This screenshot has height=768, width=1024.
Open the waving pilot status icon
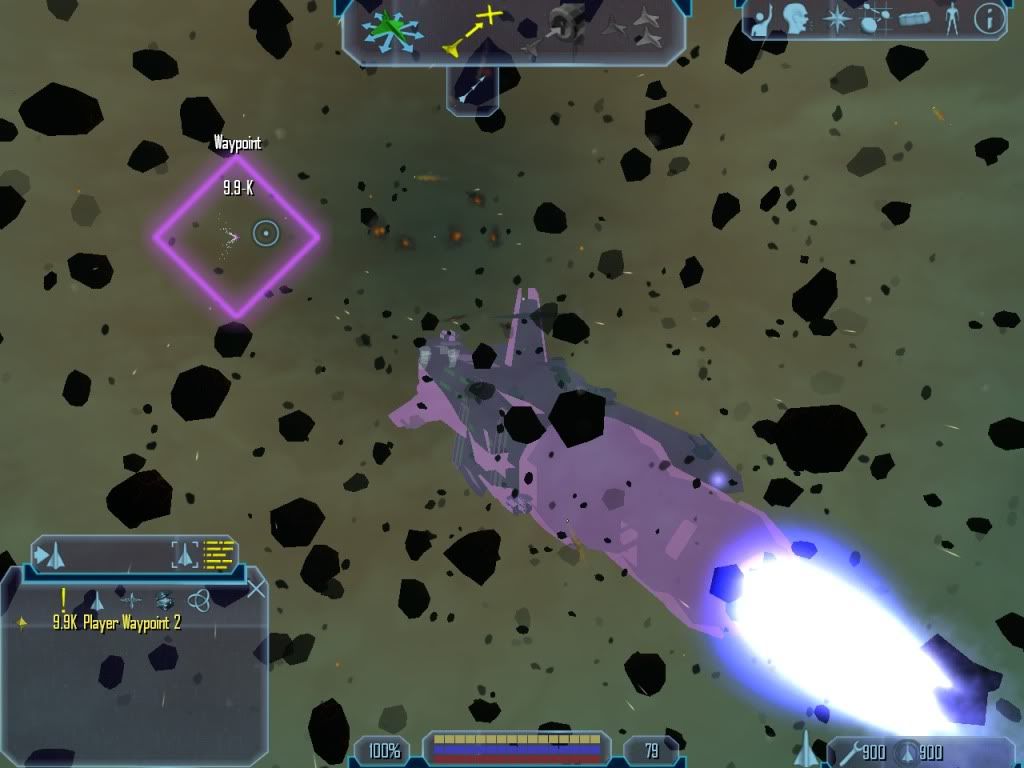pos(763,21)
